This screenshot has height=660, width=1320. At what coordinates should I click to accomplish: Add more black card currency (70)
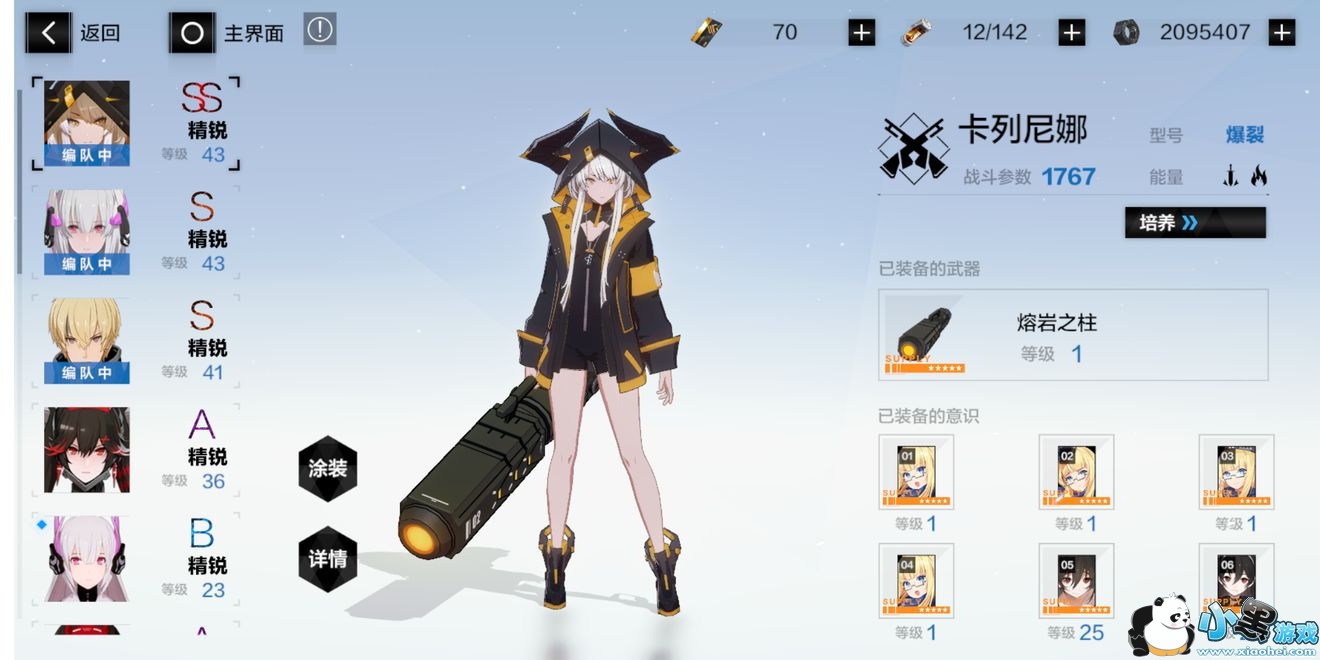861,33
